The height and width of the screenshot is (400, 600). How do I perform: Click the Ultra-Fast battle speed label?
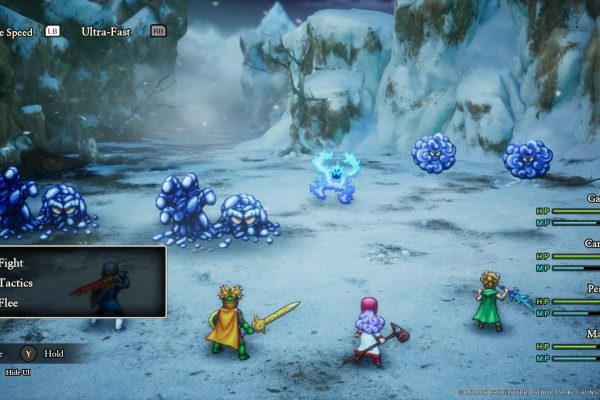pyautogui.click(x=107, y=31)
